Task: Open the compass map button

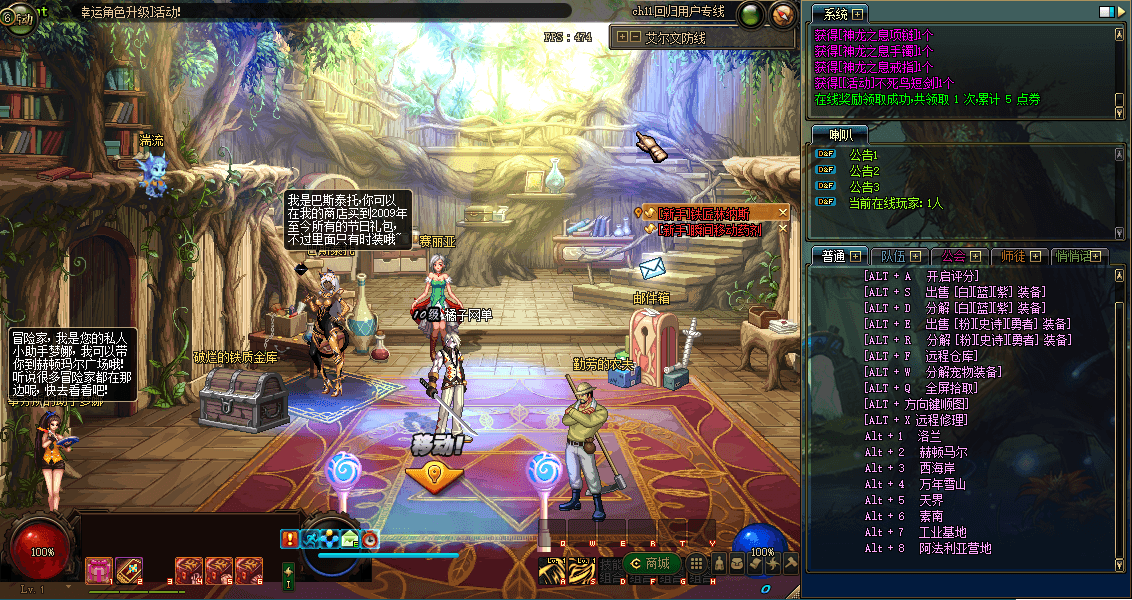Action: click(783, 14)
